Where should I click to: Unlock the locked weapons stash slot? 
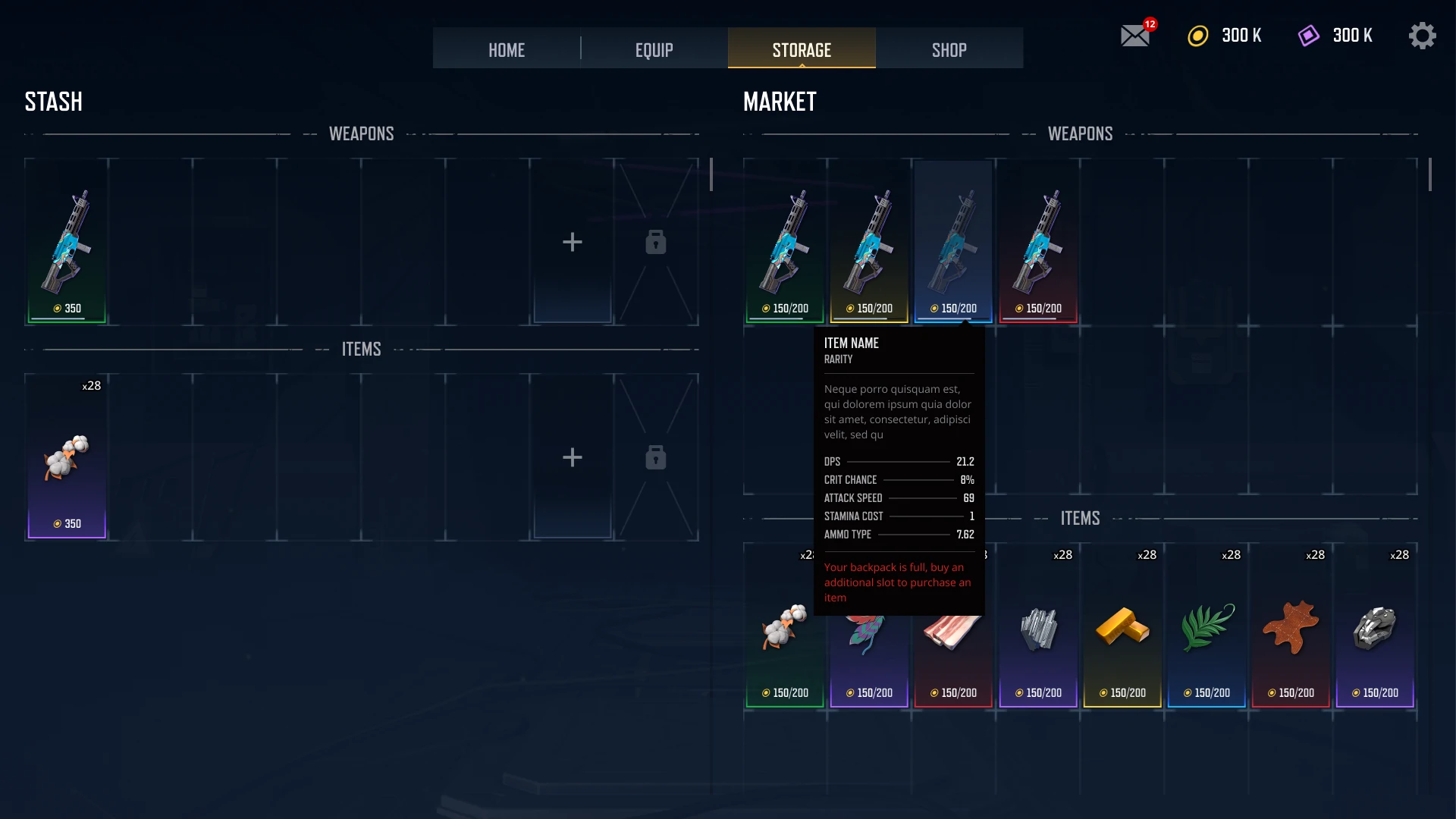656,243
